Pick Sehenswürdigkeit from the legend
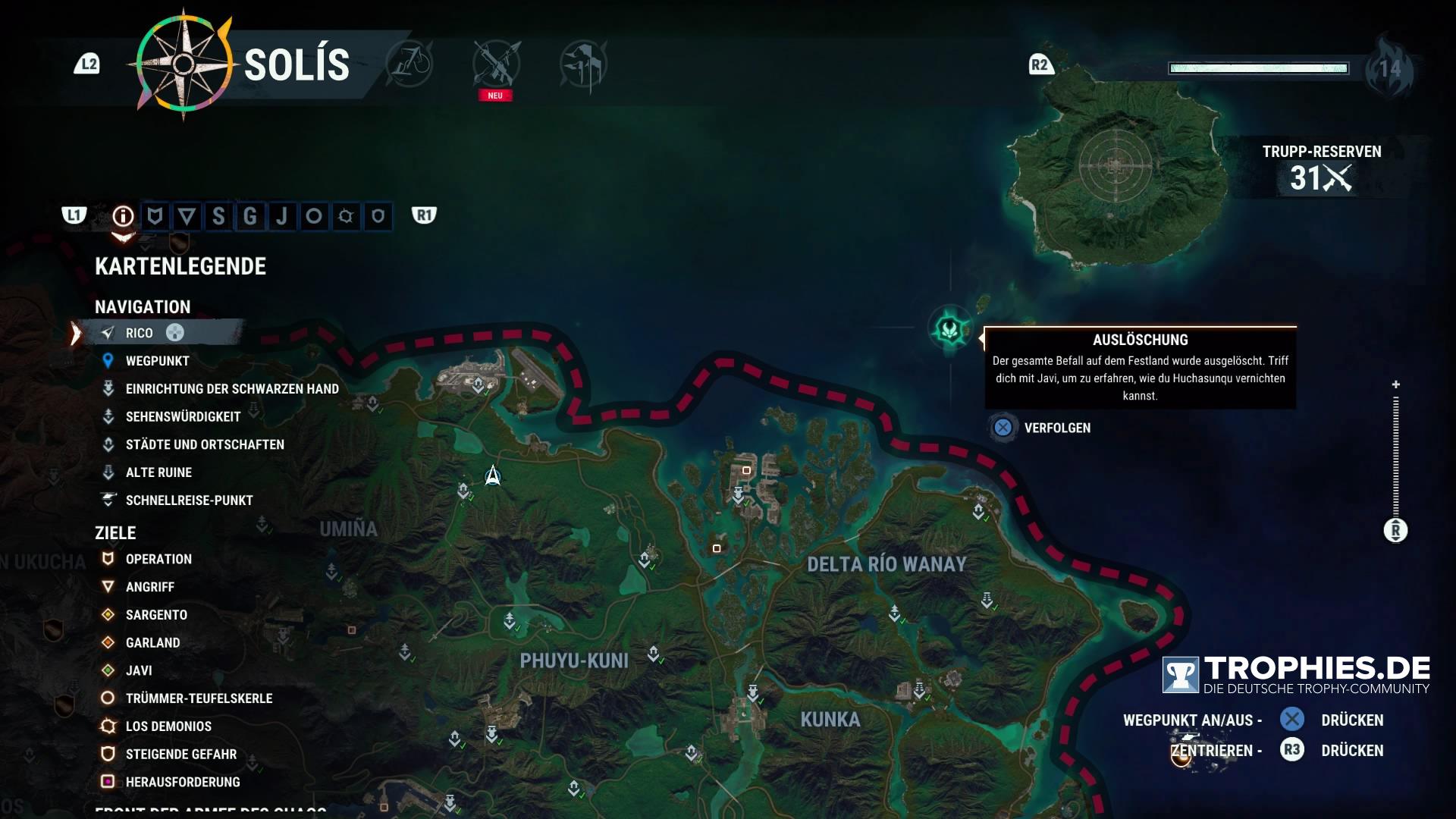 (x=183, y=417)
